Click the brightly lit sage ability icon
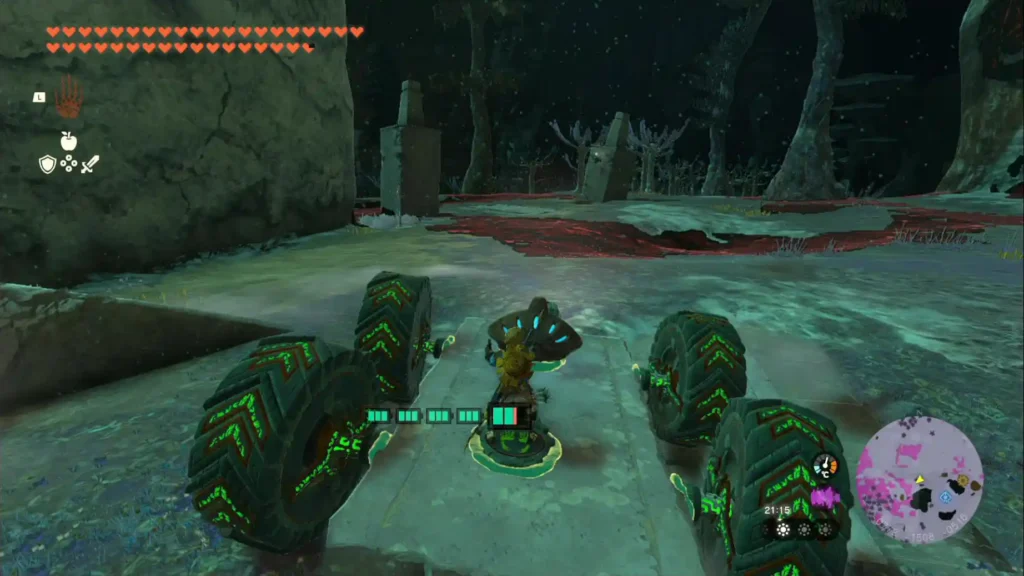Image resolution: width=1024 pixels, height=576 pixels. click(784, 529)
